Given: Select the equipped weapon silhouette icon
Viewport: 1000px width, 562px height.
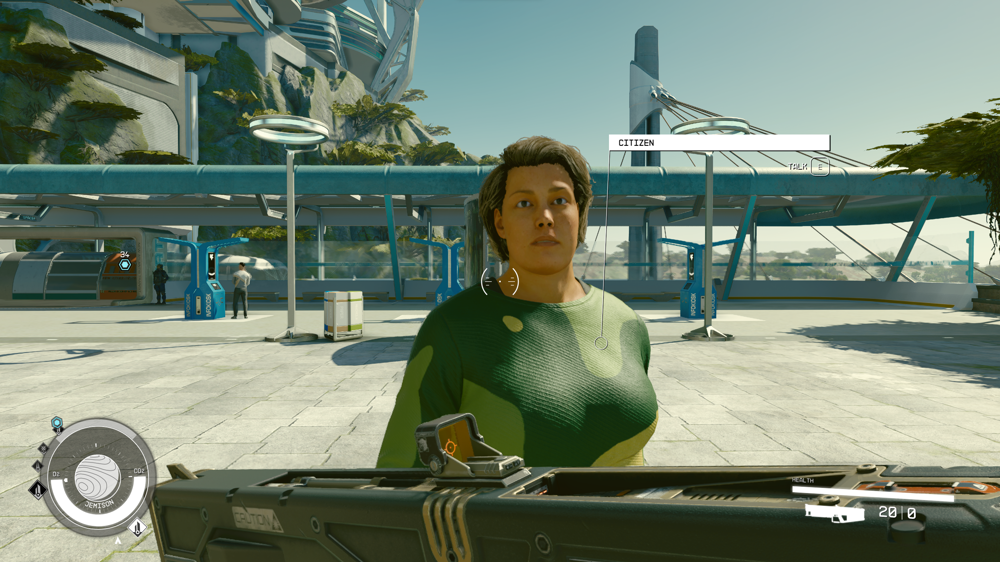Looking at the screenshot, I should (835, 513).
